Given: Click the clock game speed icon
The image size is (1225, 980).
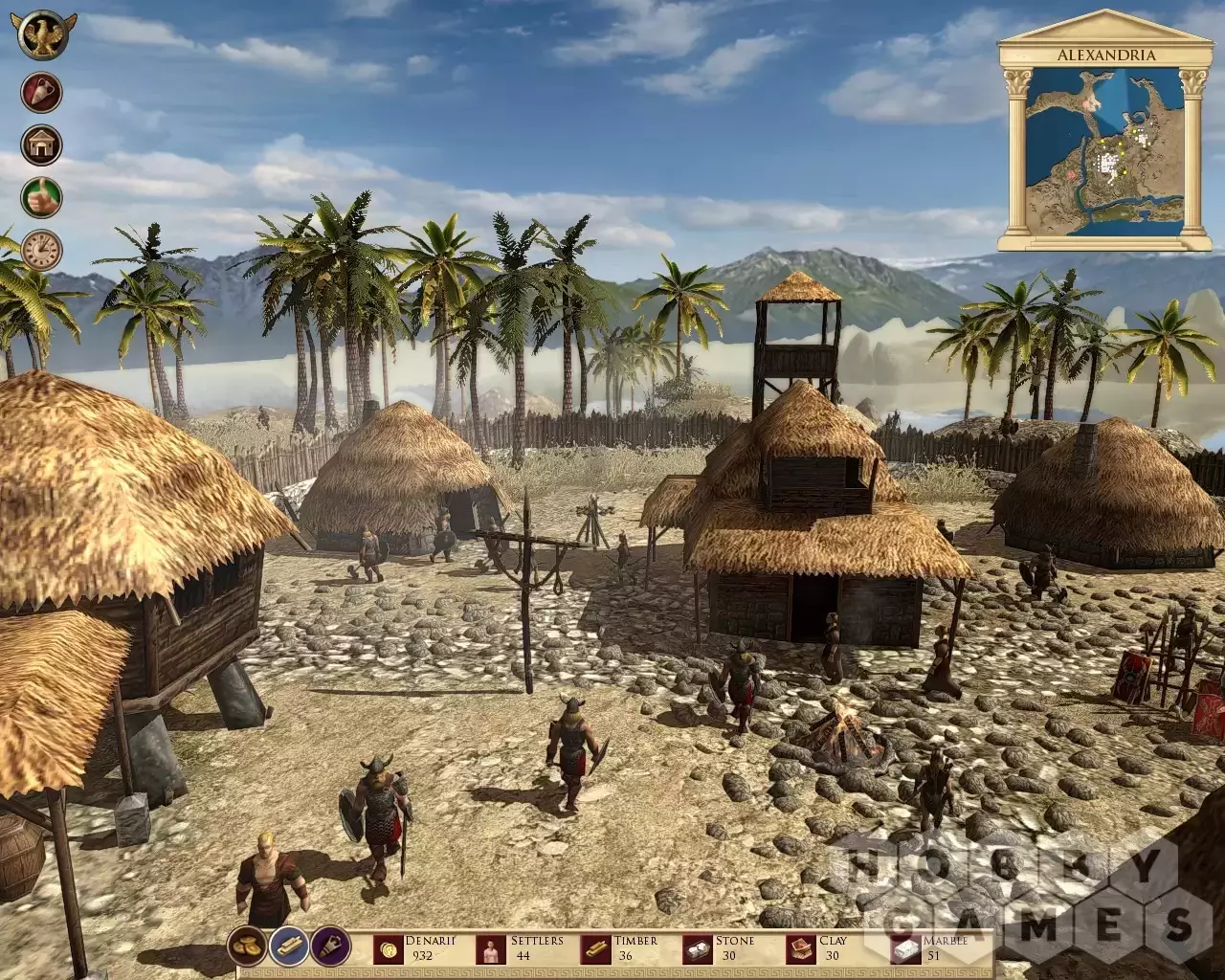Looking at the screenshot, I should [x=42, y=250].
